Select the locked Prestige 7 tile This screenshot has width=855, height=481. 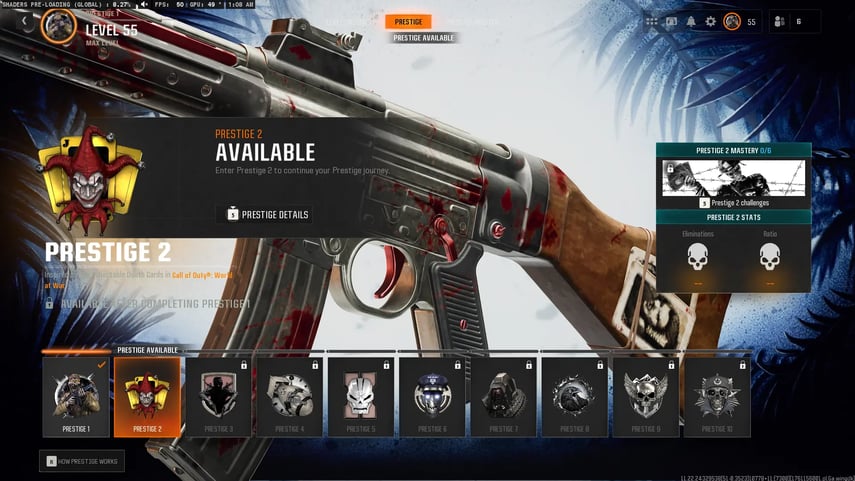coord(503,397)
